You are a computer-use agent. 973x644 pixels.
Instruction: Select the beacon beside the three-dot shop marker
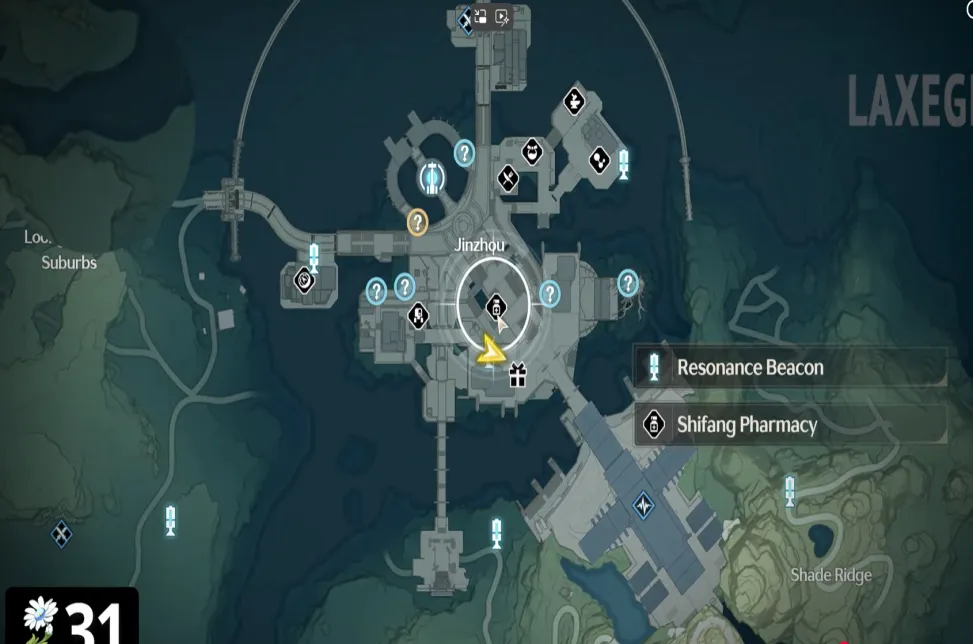click(x=625, y=163)
